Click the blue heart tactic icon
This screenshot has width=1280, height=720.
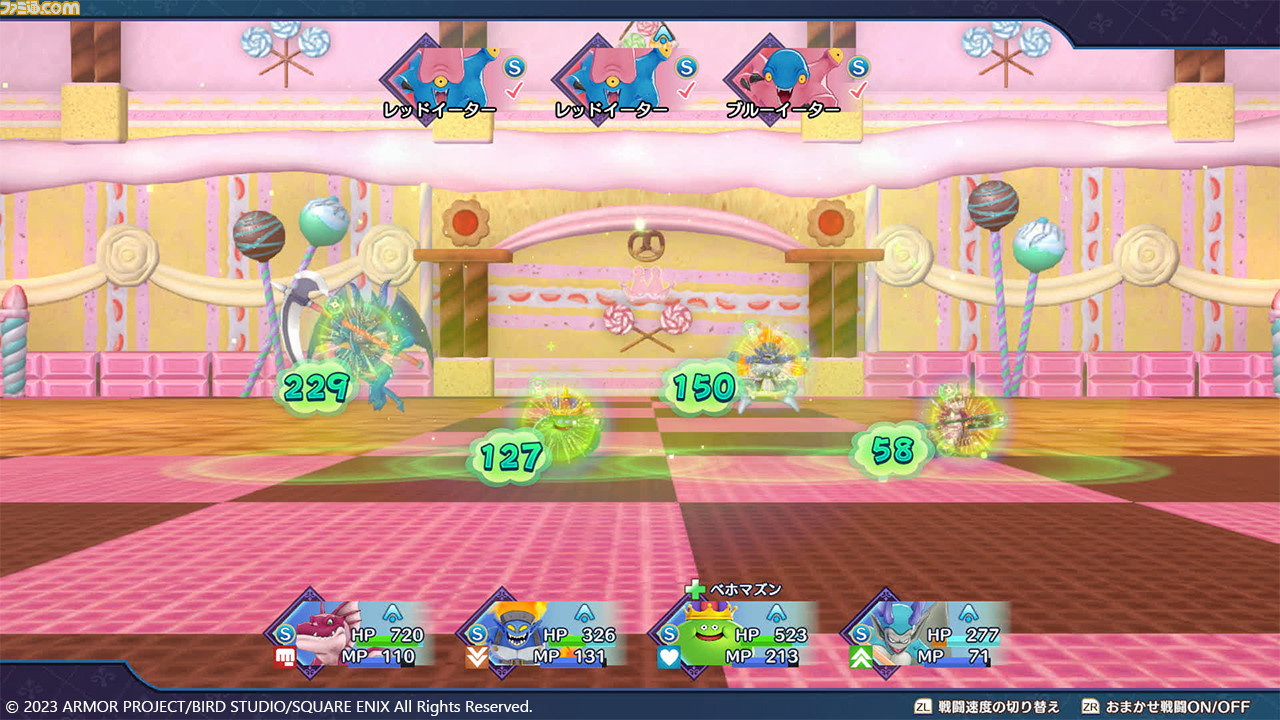[669, 657]
